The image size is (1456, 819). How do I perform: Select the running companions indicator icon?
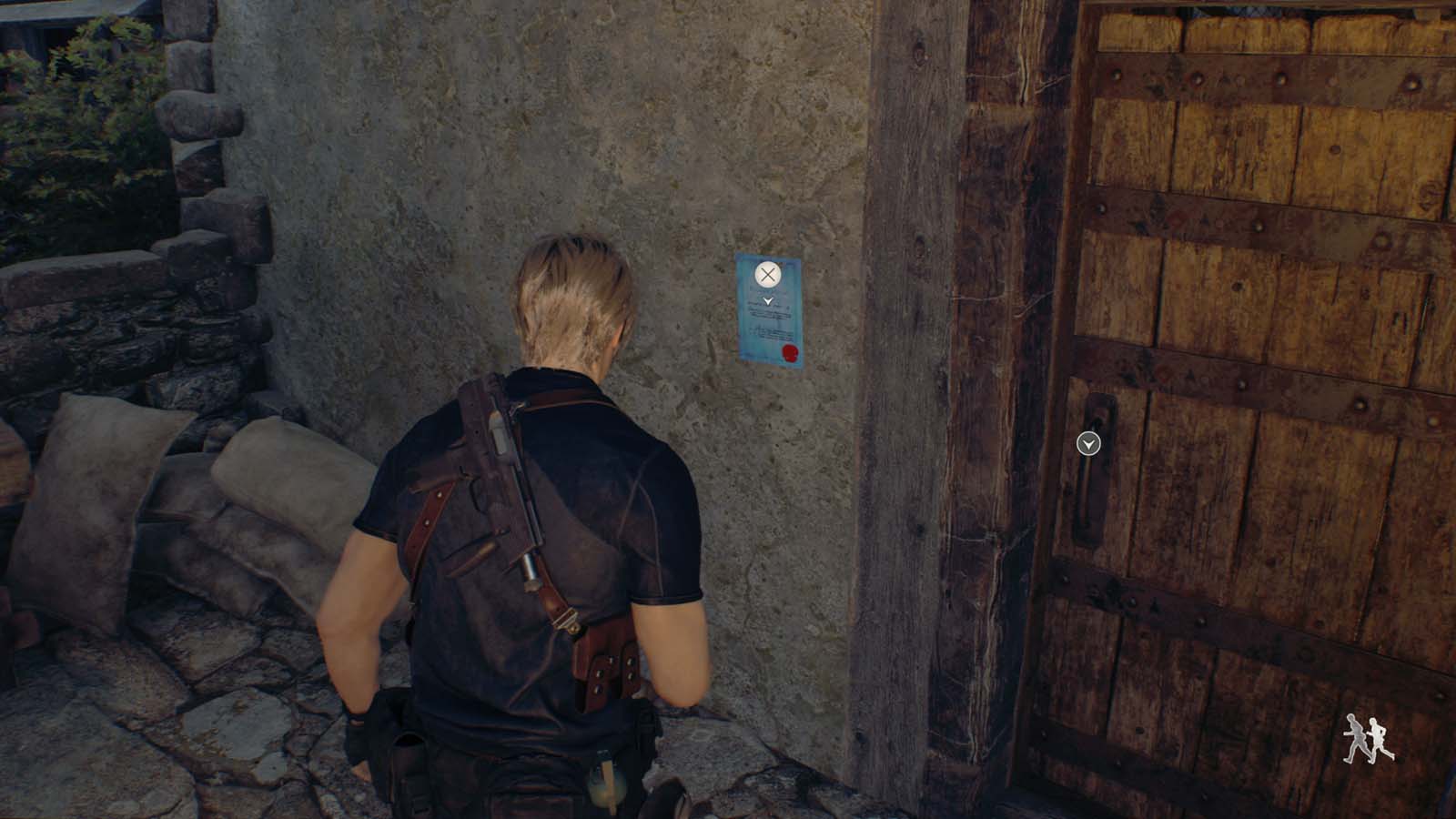click(x=1367, y=737)
